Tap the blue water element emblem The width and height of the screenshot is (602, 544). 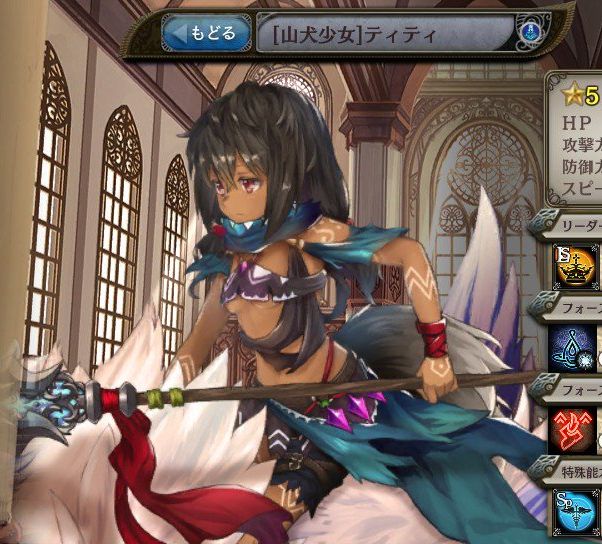click(x=527, y=33)
